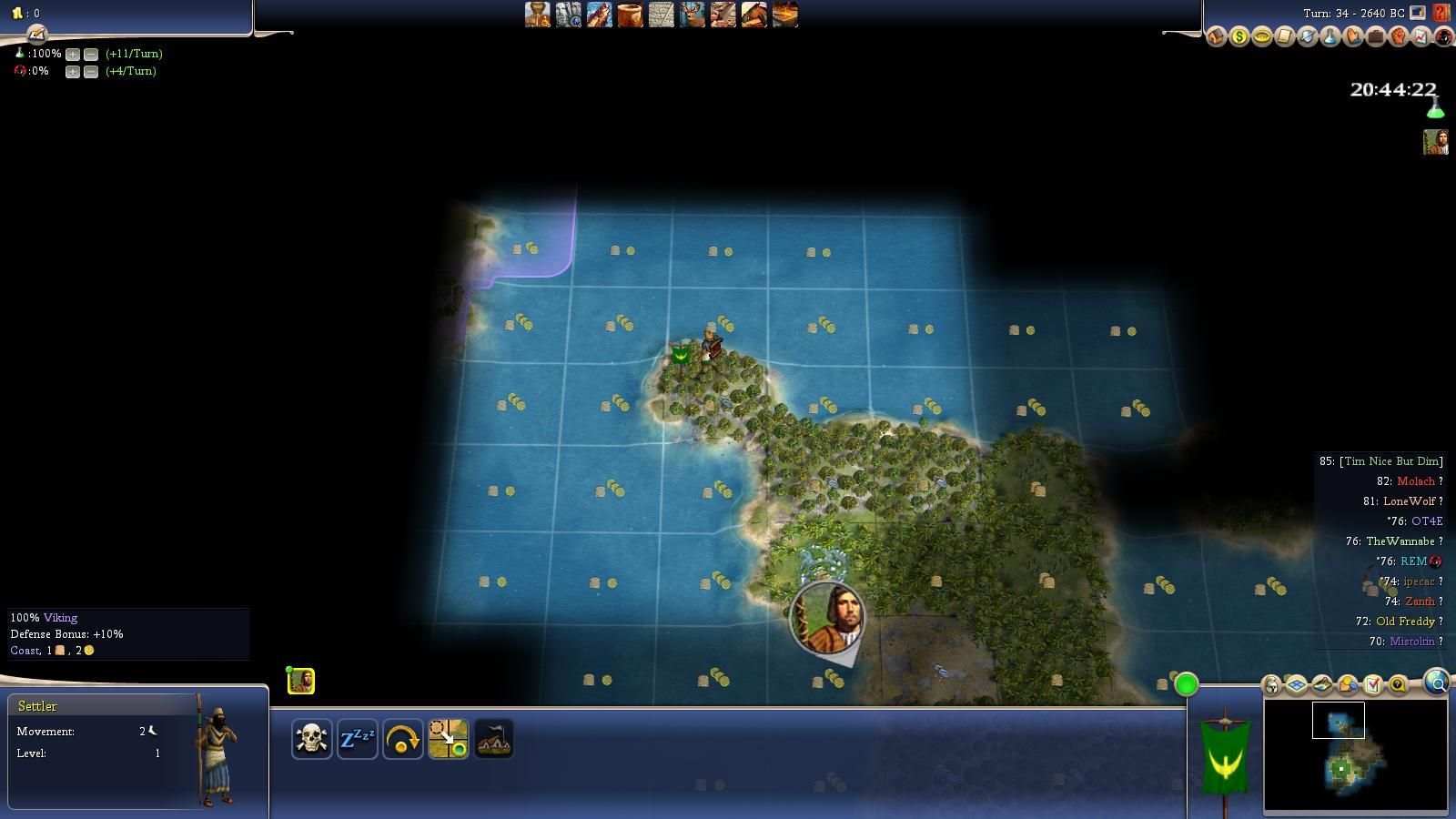
Task: Select the Settler unit portrait icon
Action: (301, 681)
